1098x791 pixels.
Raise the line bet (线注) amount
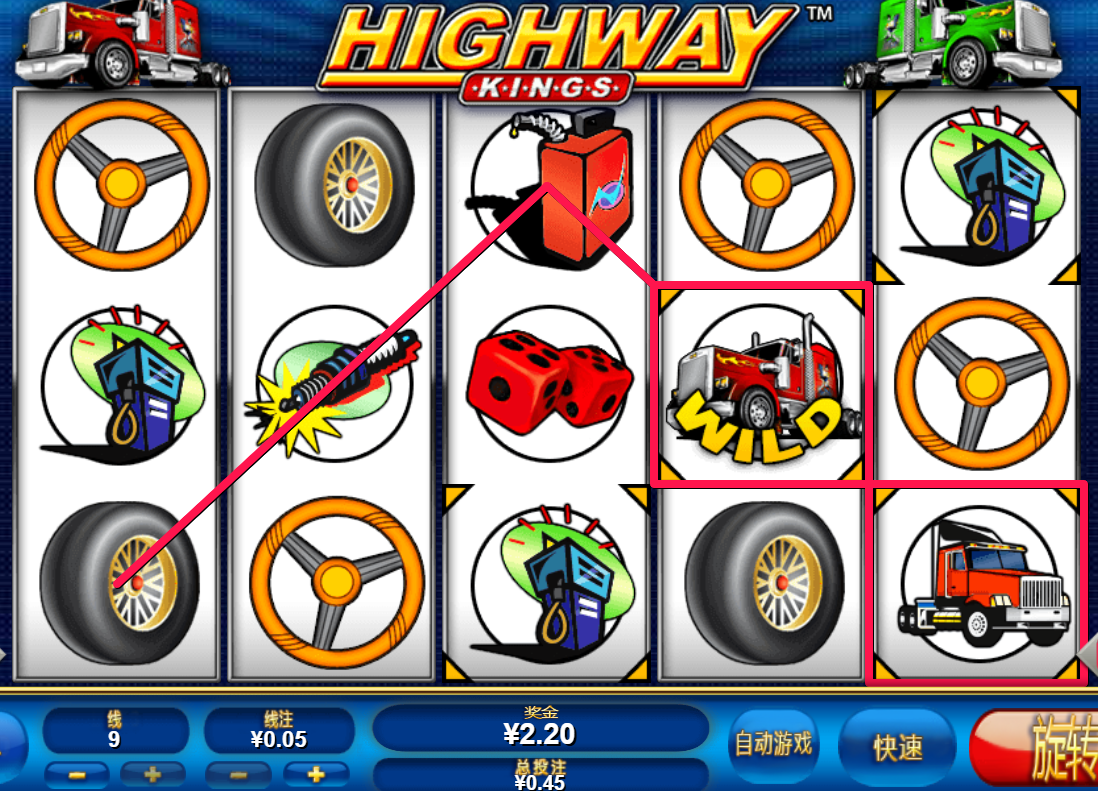click(316, 774)
